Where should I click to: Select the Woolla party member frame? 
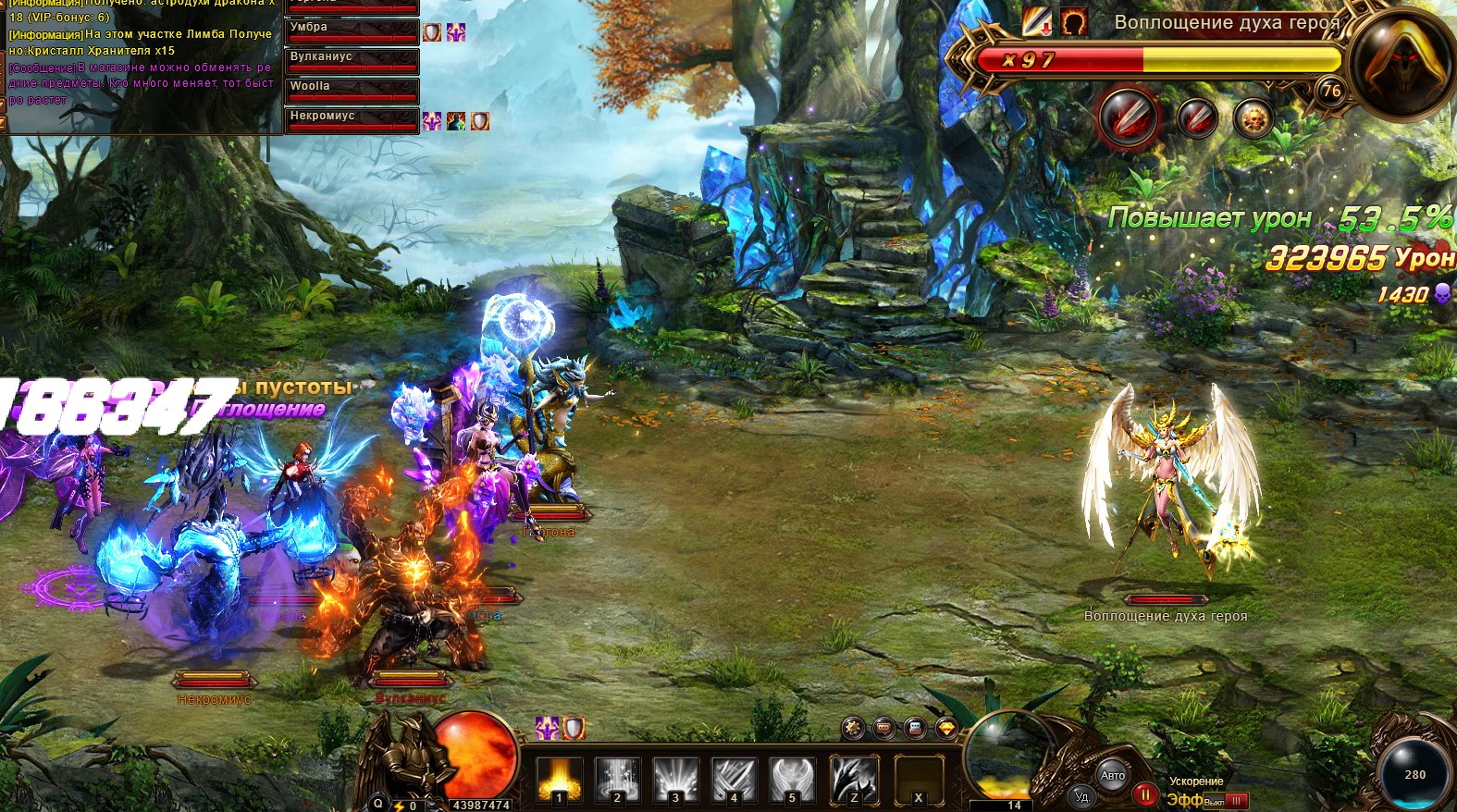tap(352, 91)
